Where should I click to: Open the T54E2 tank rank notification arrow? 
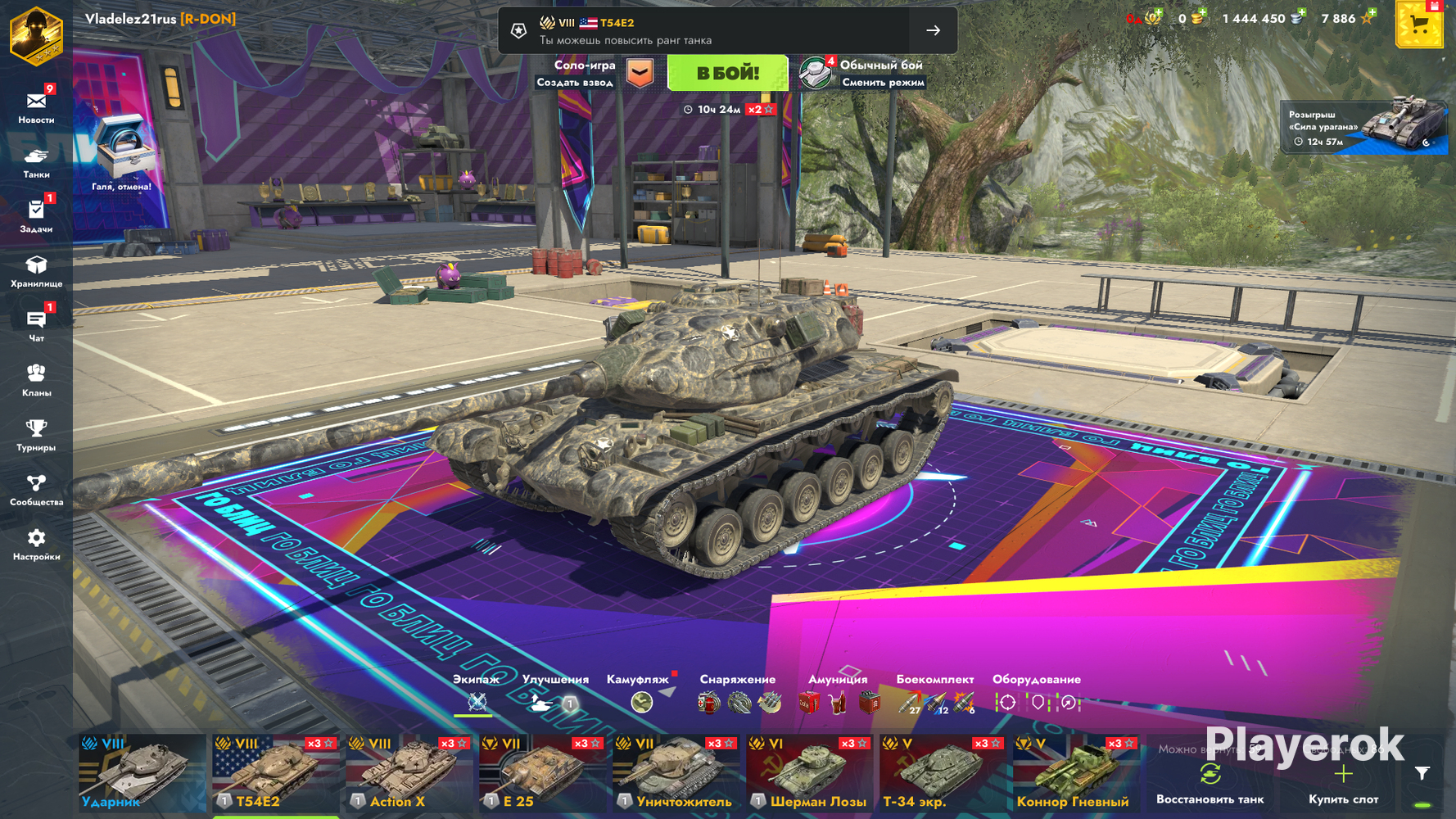933,30
